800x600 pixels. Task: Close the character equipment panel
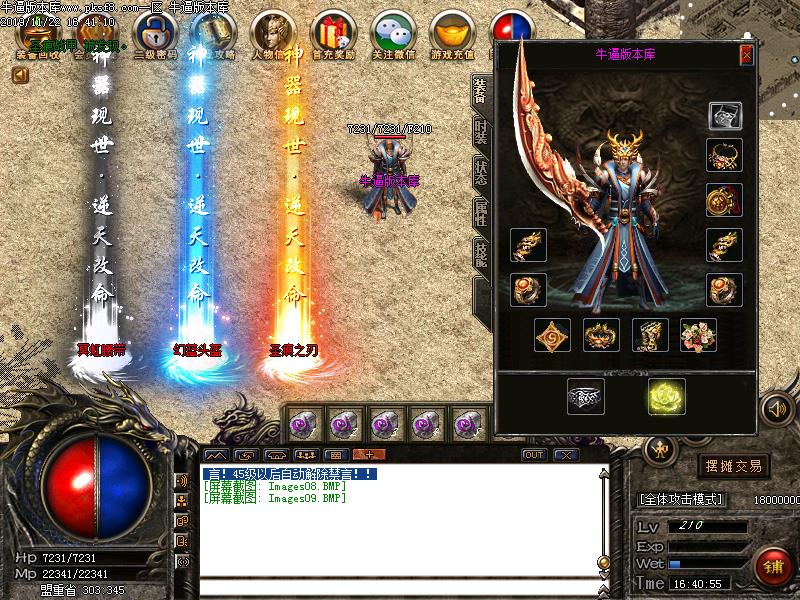(x=746, y=55)
